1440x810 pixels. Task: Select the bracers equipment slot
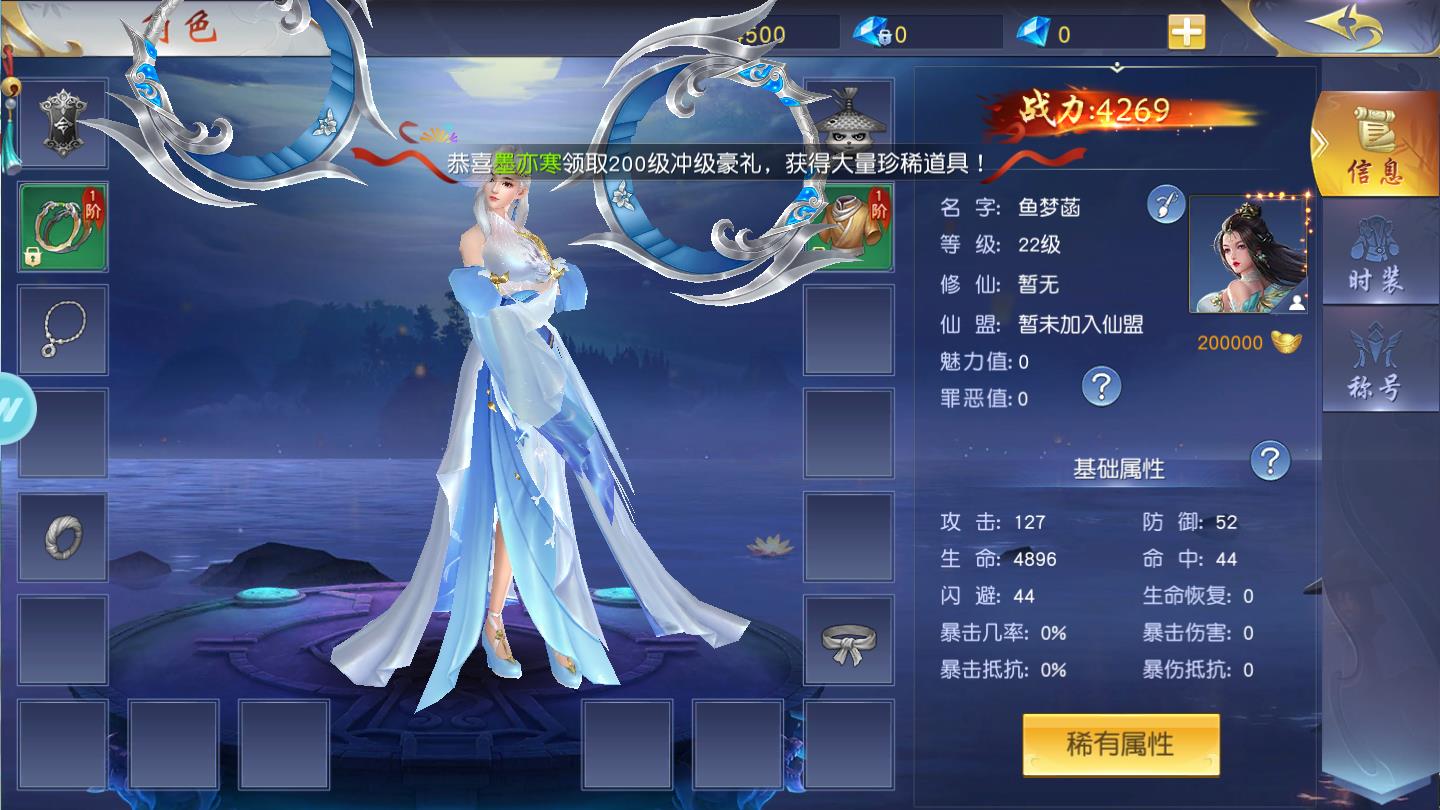click(63, 227)
